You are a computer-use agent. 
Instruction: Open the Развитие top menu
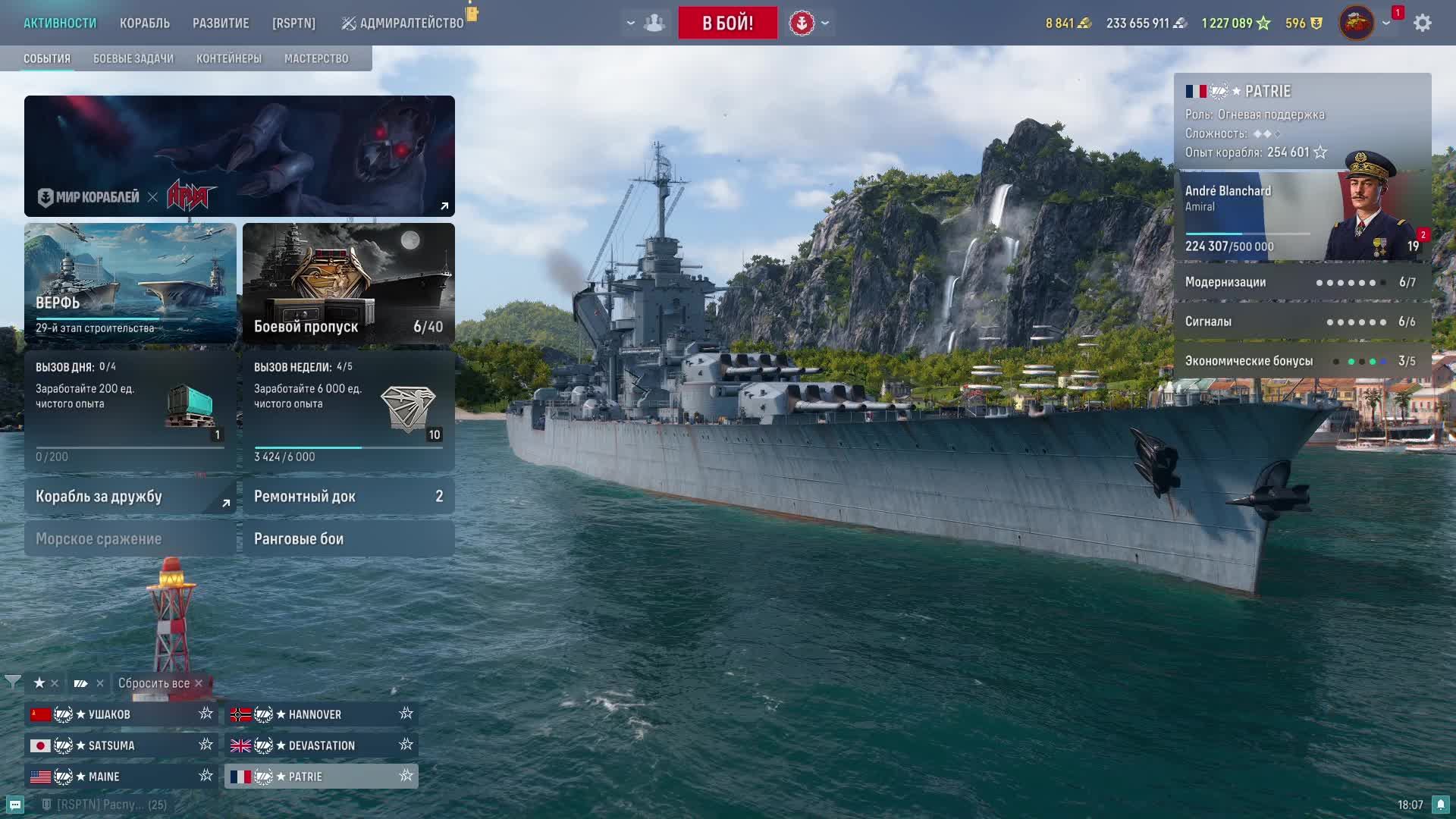tap(221, 23)
